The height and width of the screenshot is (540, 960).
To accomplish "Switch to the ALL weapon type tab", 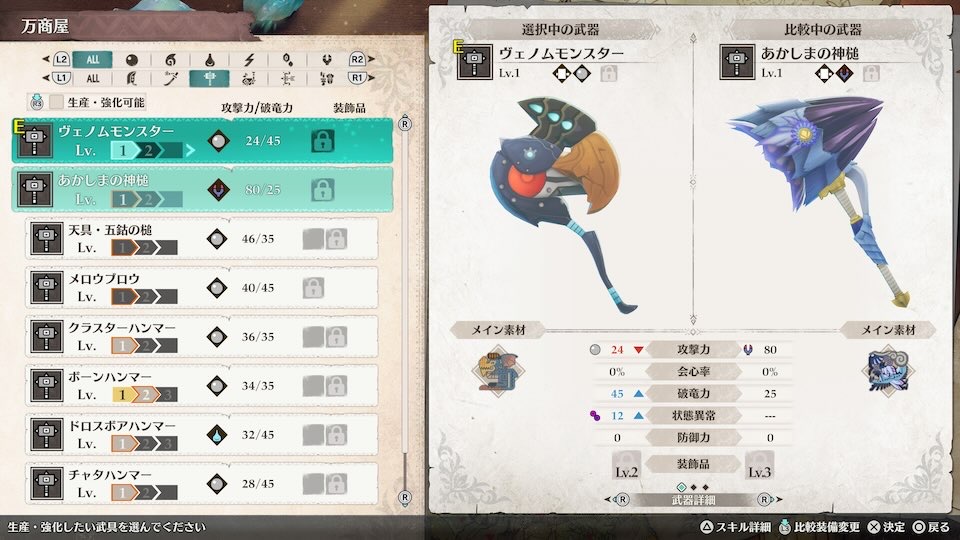I will pos(92,78).
